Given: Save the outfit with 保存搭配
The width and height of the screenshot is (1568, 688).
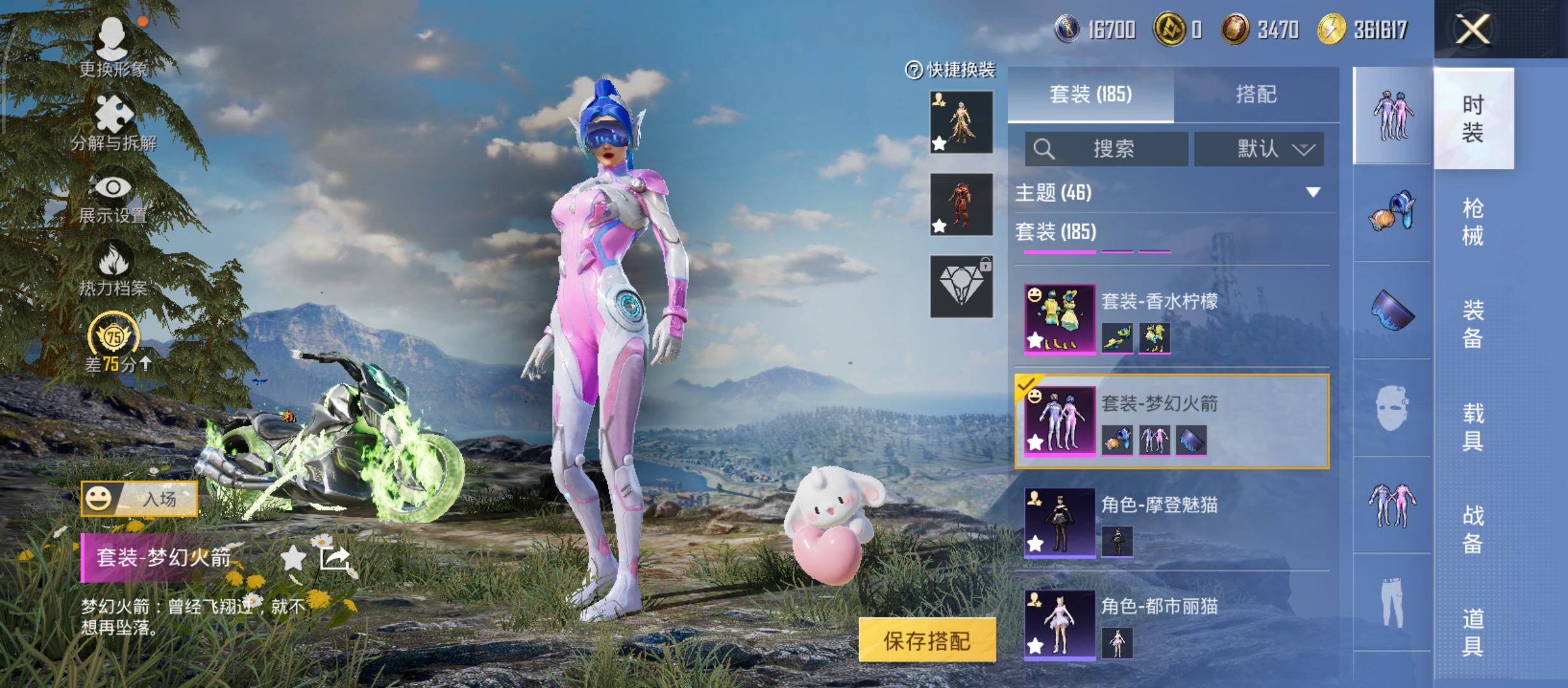Looking at the screenshot, I should pyautogui.click(x=927, y=640).
